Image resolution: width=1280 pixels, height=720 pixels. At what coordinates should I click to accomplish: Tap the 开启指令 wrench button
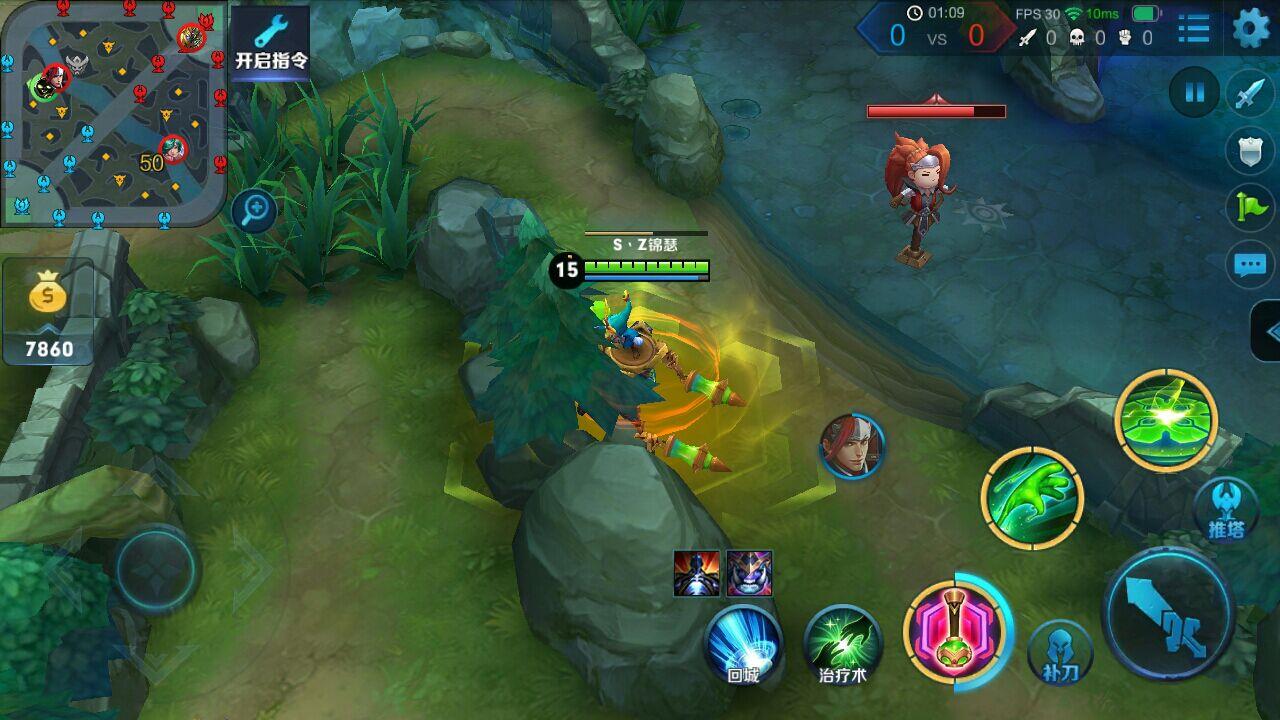coord(271,43)
